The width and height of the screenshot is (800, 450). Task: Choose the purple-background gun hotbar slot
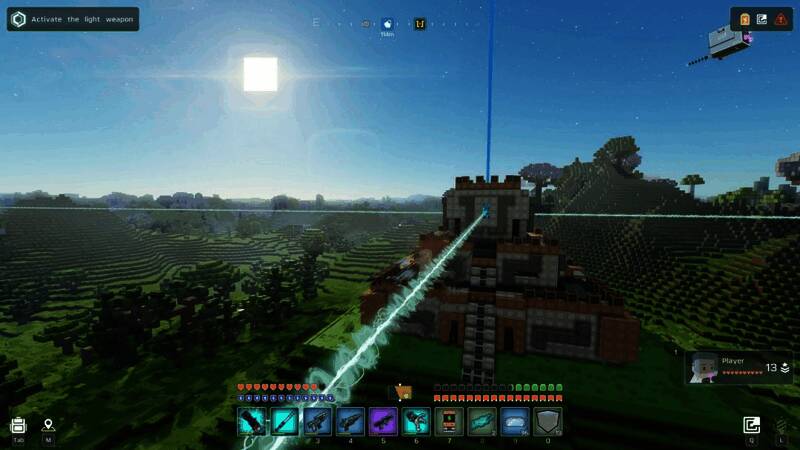point(383,421)
